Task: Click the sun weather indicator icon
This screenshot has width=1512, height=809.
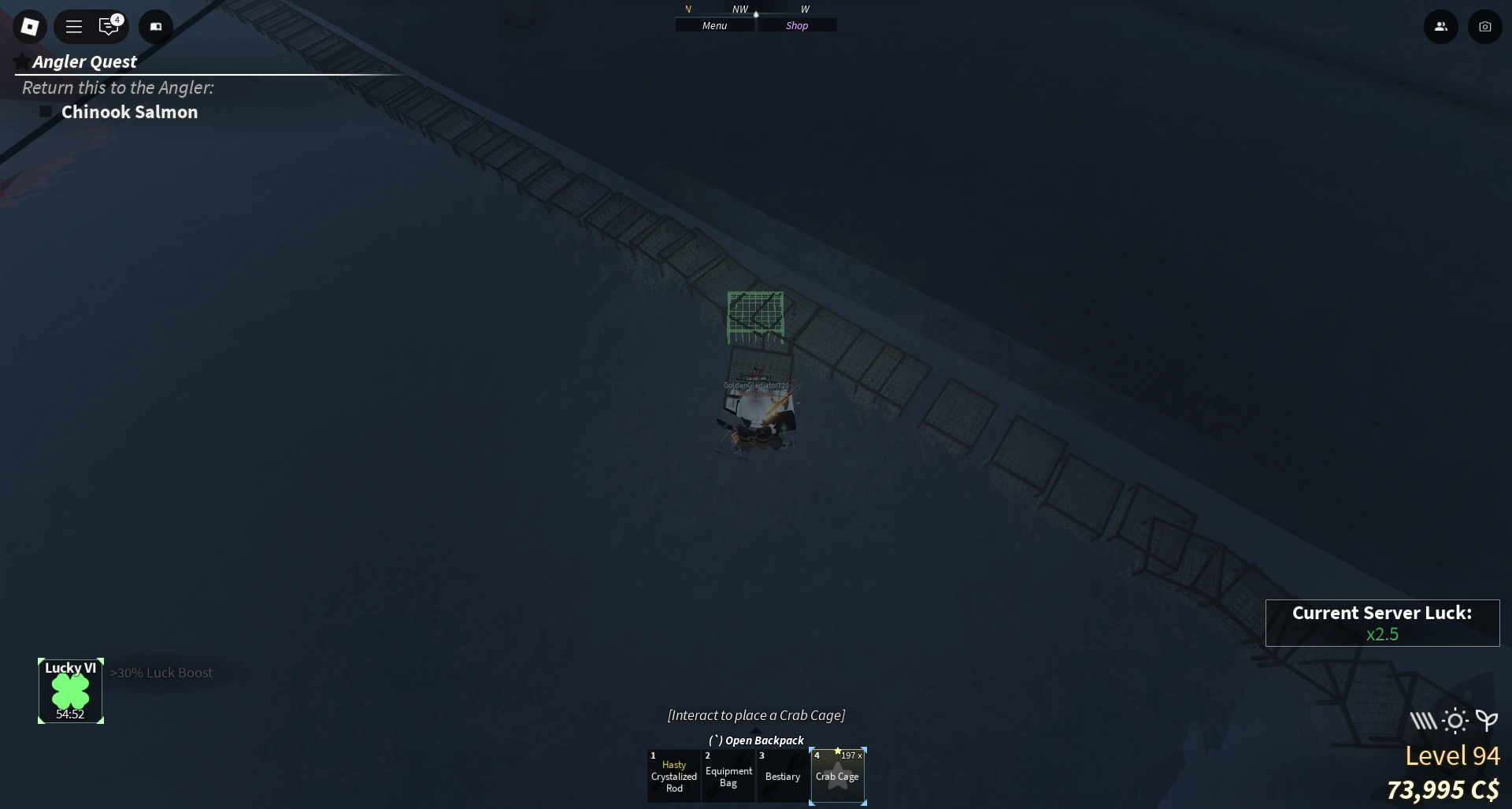Action: point(1454,719)
